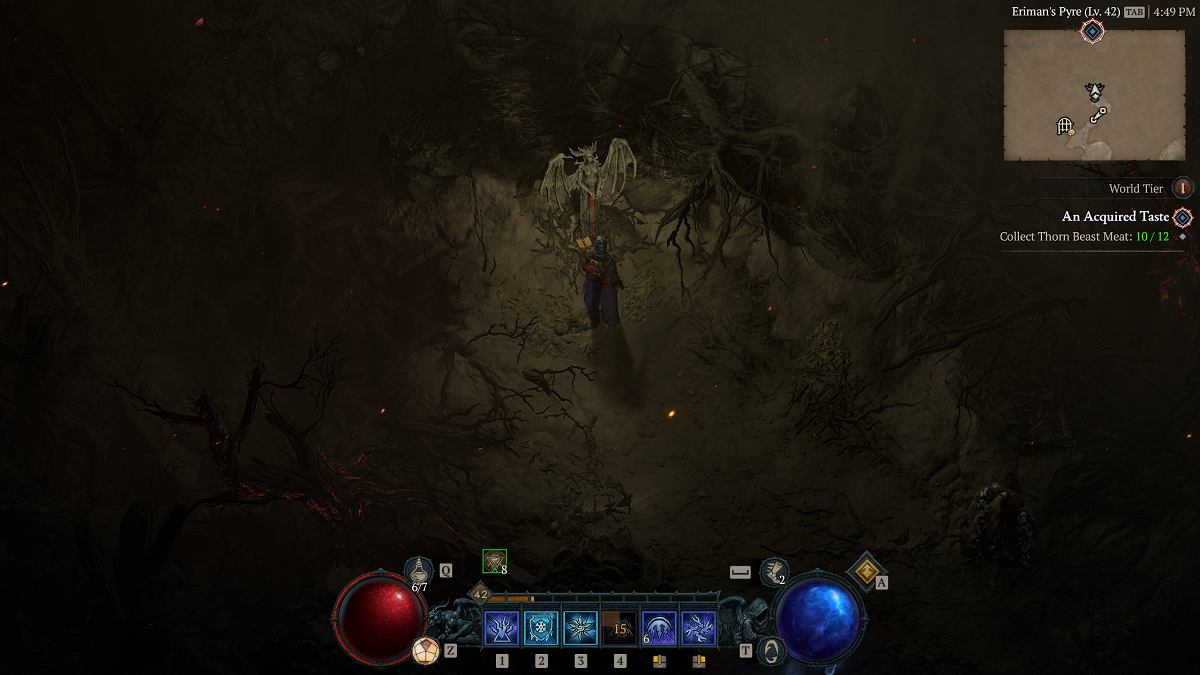Open the World Tier indicator
This screenshot has width=1200, height=675.
coord(1183,188)
